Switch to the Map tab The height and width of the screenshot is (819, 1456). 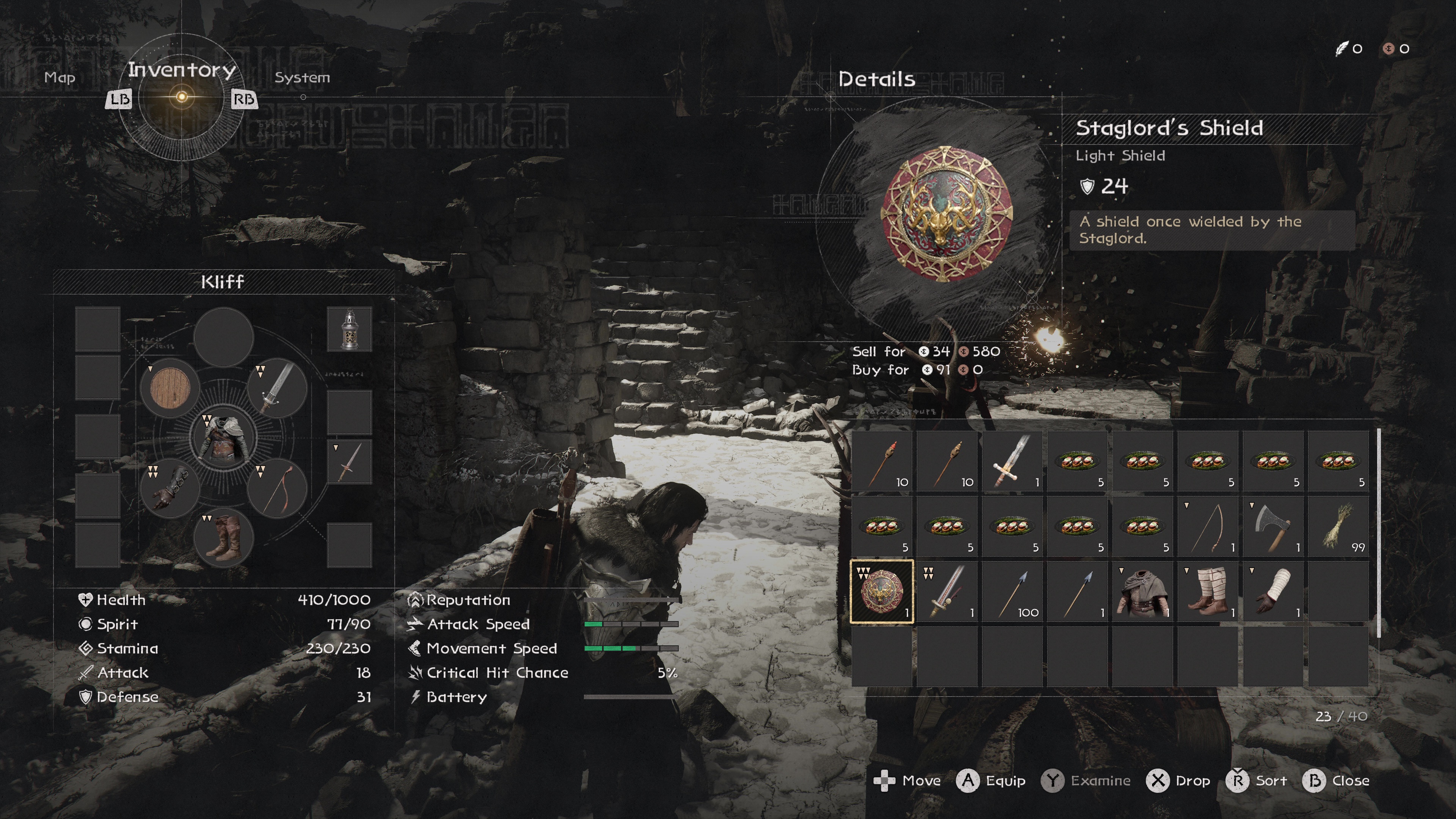click(60, 77)
